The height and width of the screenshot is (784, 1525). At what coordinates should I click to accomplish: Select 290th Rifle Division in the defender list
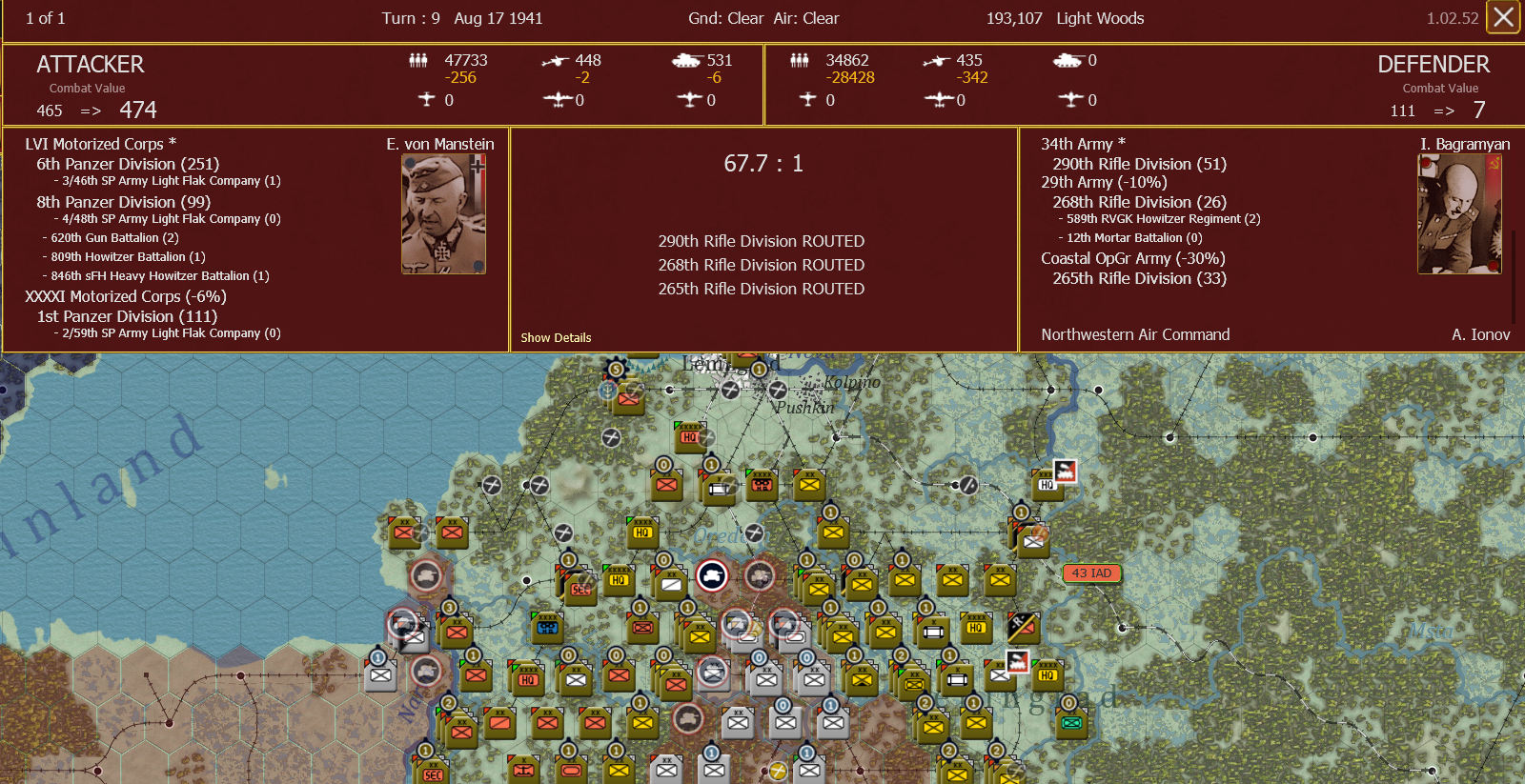[x=1137, y=163]
